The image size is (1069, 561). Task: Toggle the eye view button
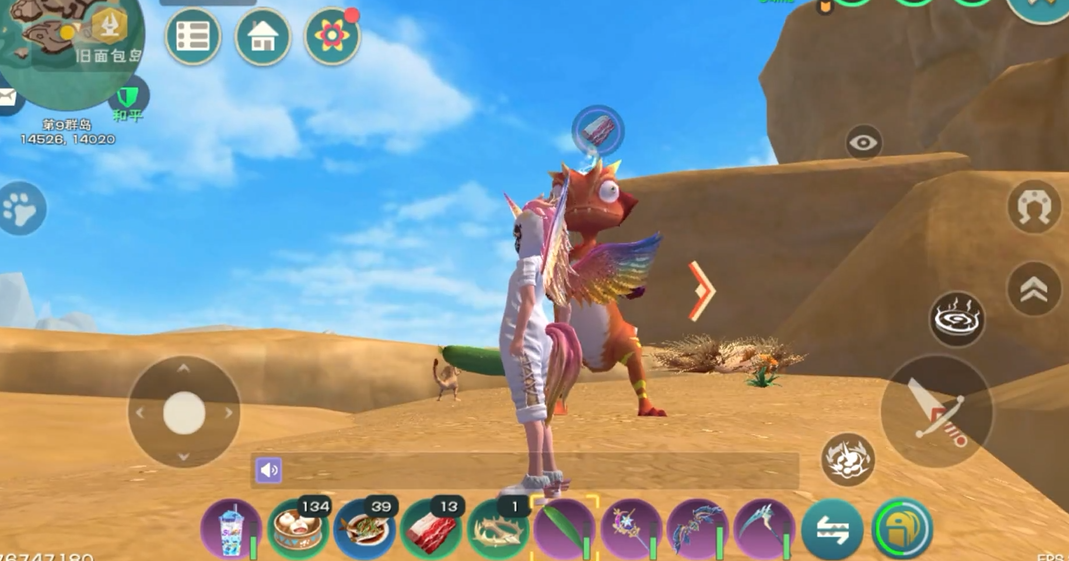(x=864, y=143)
